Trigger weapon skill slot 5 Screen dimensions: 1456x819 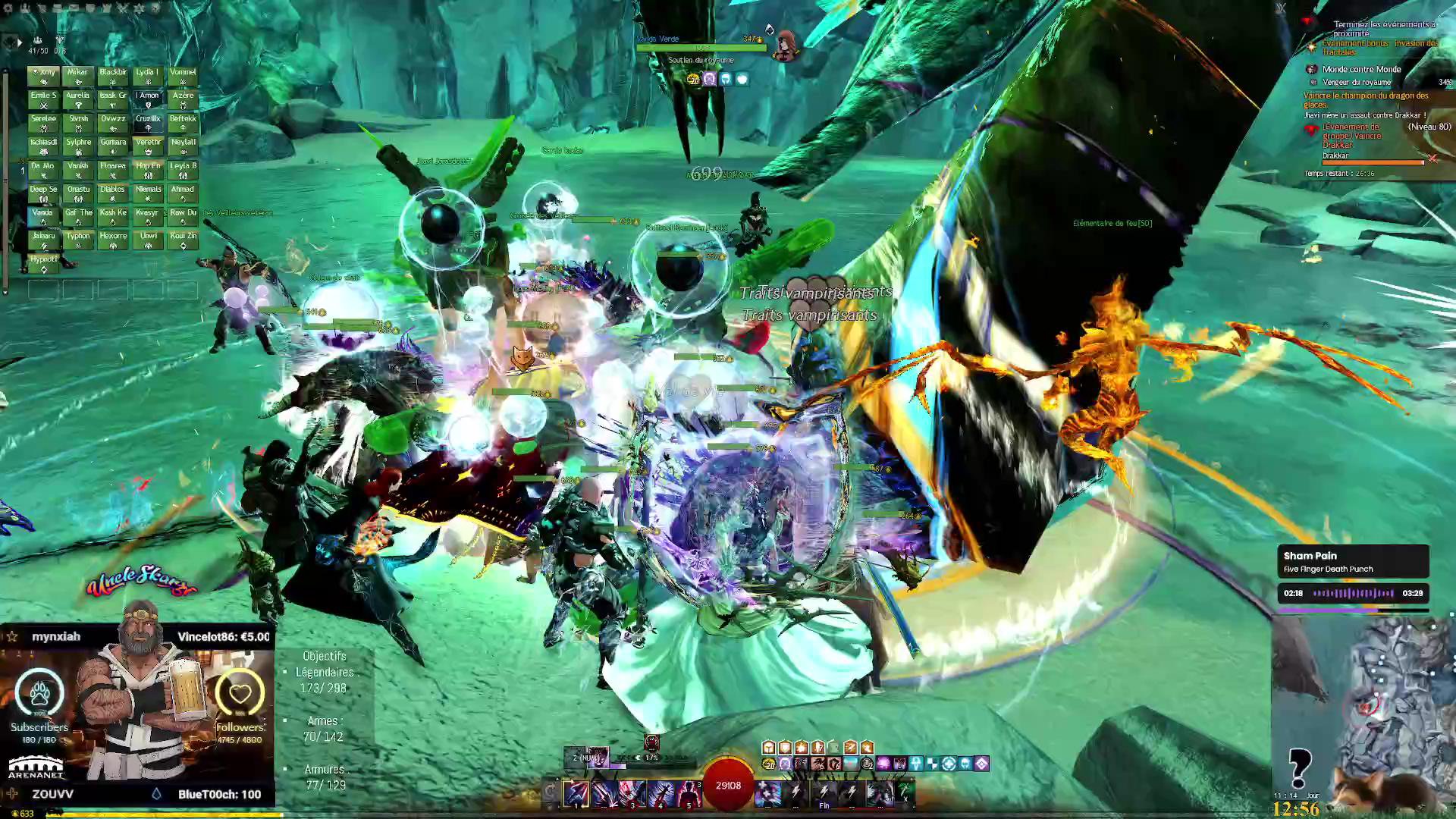[x=689, y=793]
